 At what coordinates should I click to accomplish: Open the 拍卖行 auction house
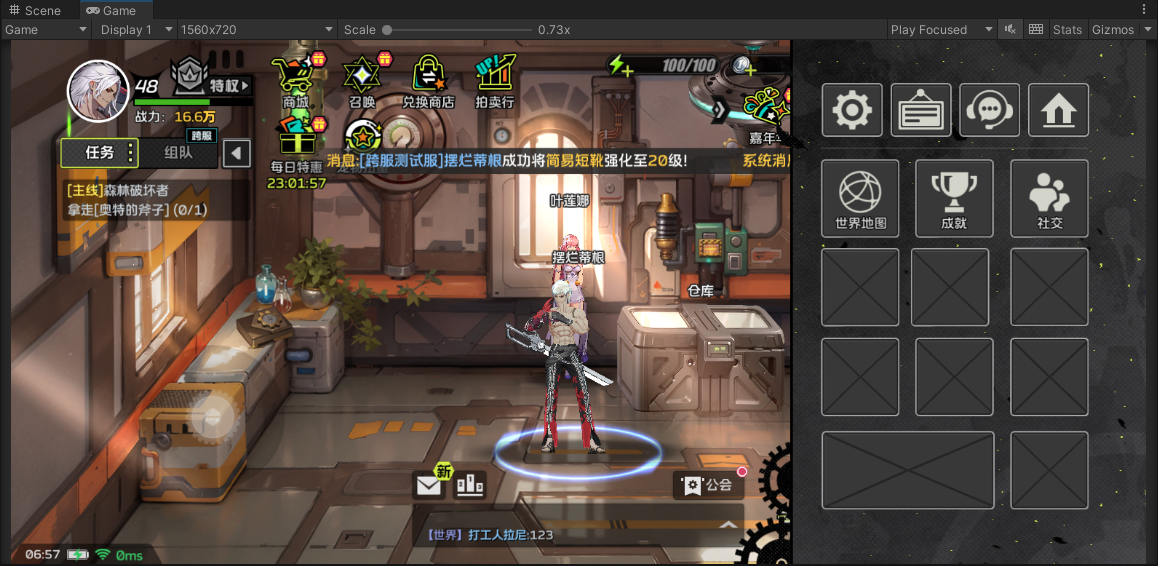point(495,78)
